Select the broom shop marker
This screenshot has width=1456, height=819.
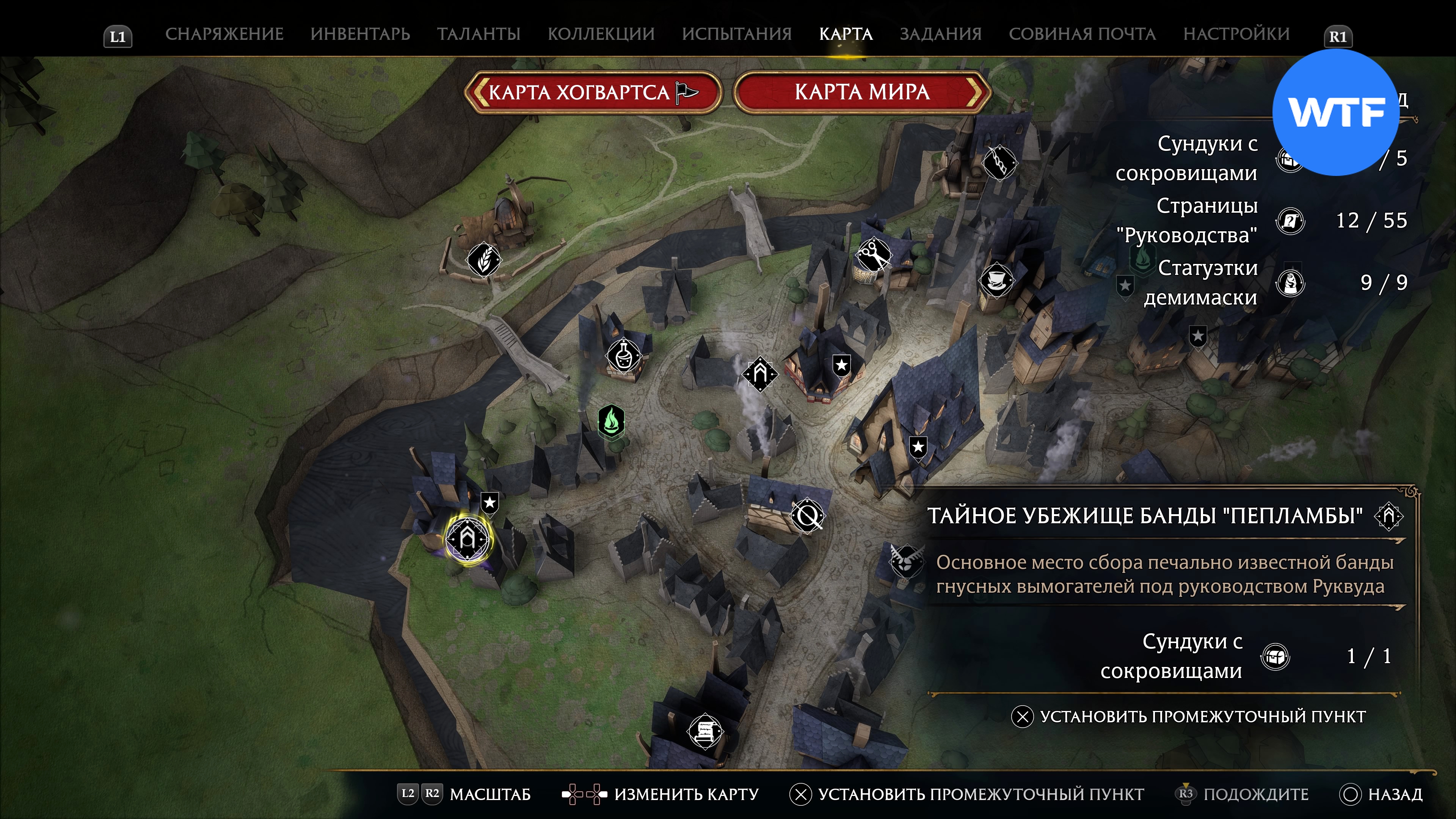[x=999, y=163]
